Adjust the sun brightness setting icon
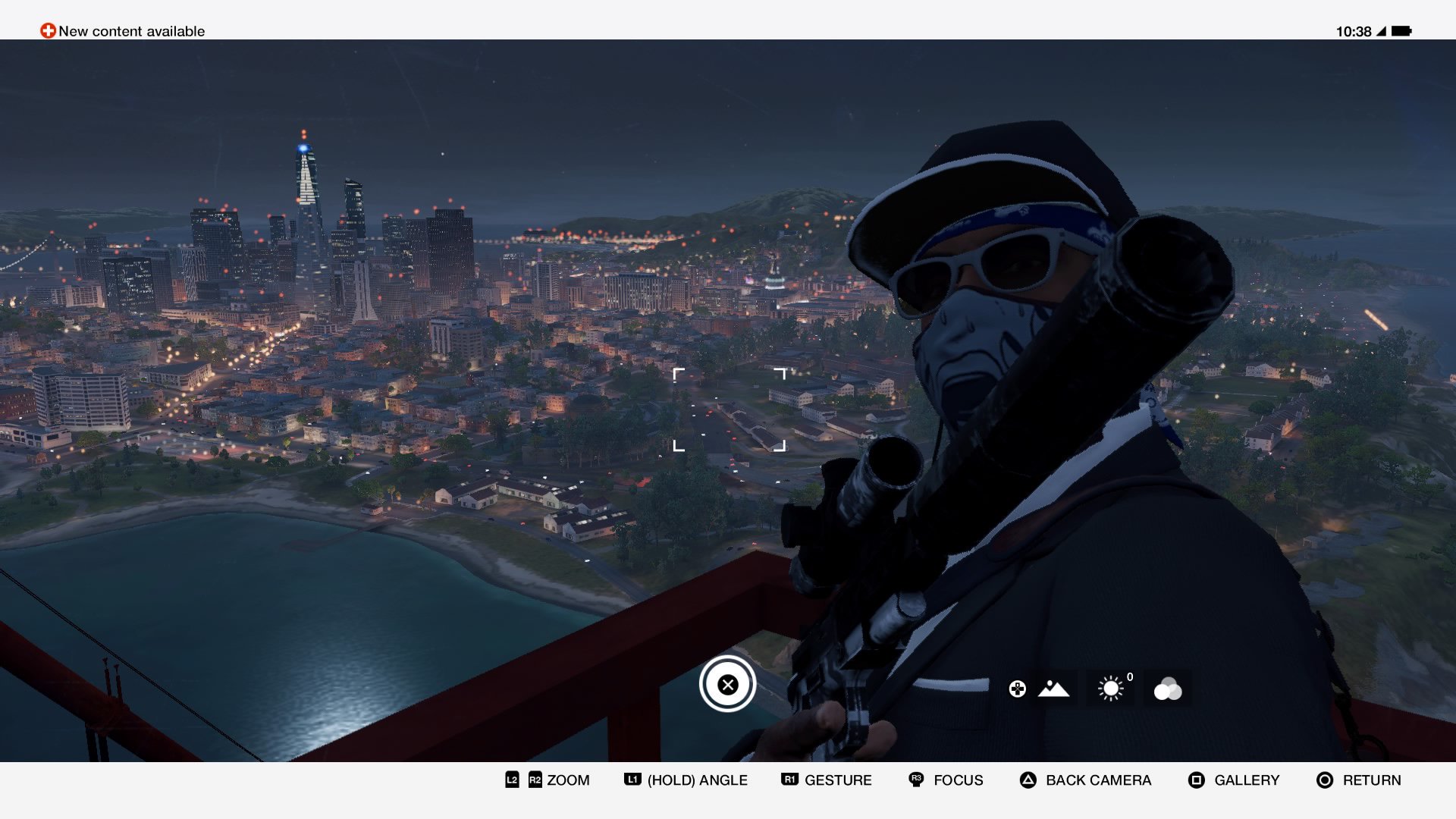Viewport: 1456px width, 819px height. (x=1111, y=689)
